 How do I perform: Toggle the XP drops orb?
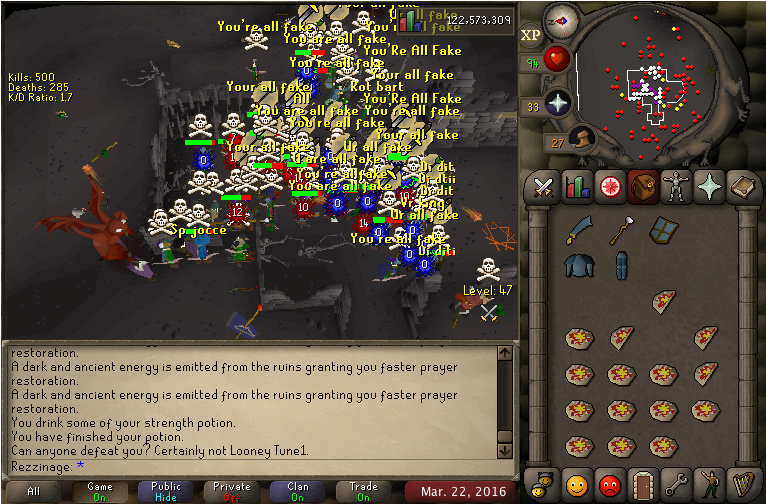point(531,34)
